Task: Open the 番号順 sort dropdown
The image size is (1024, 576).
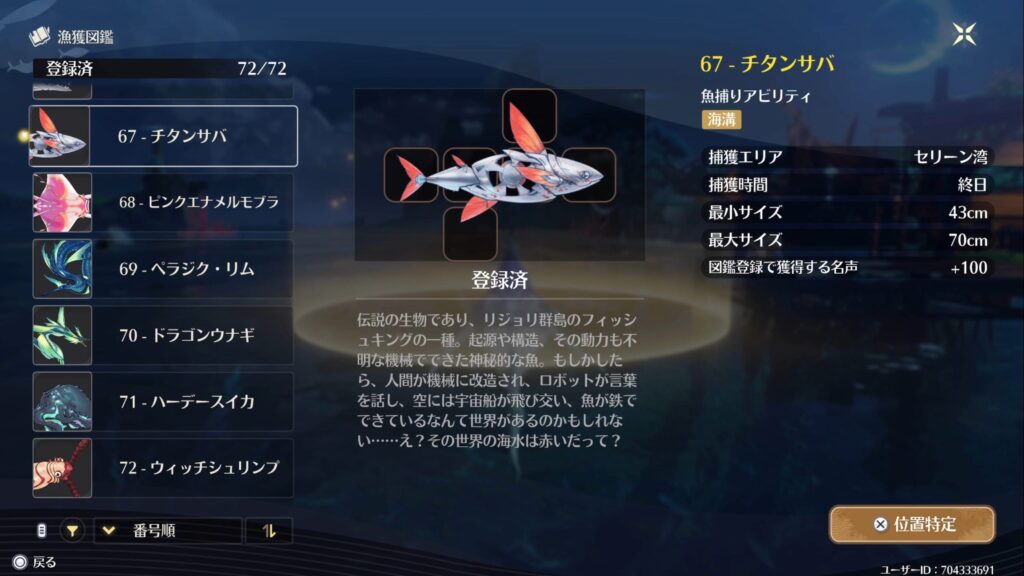Action: coord(167,531)
